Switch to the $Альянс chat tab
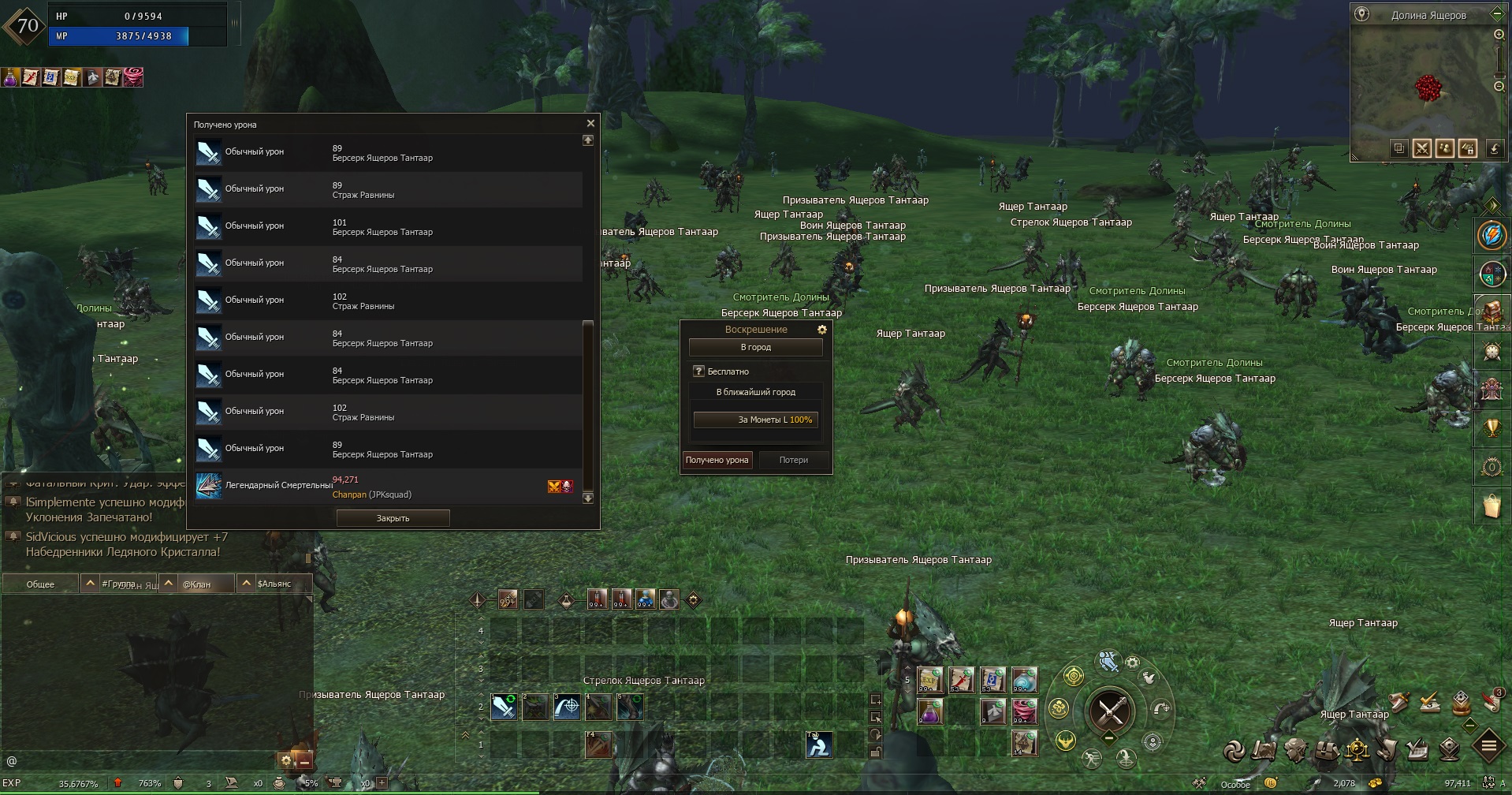The height and width of the screenshot is (795, 1512). coord(274,584)
